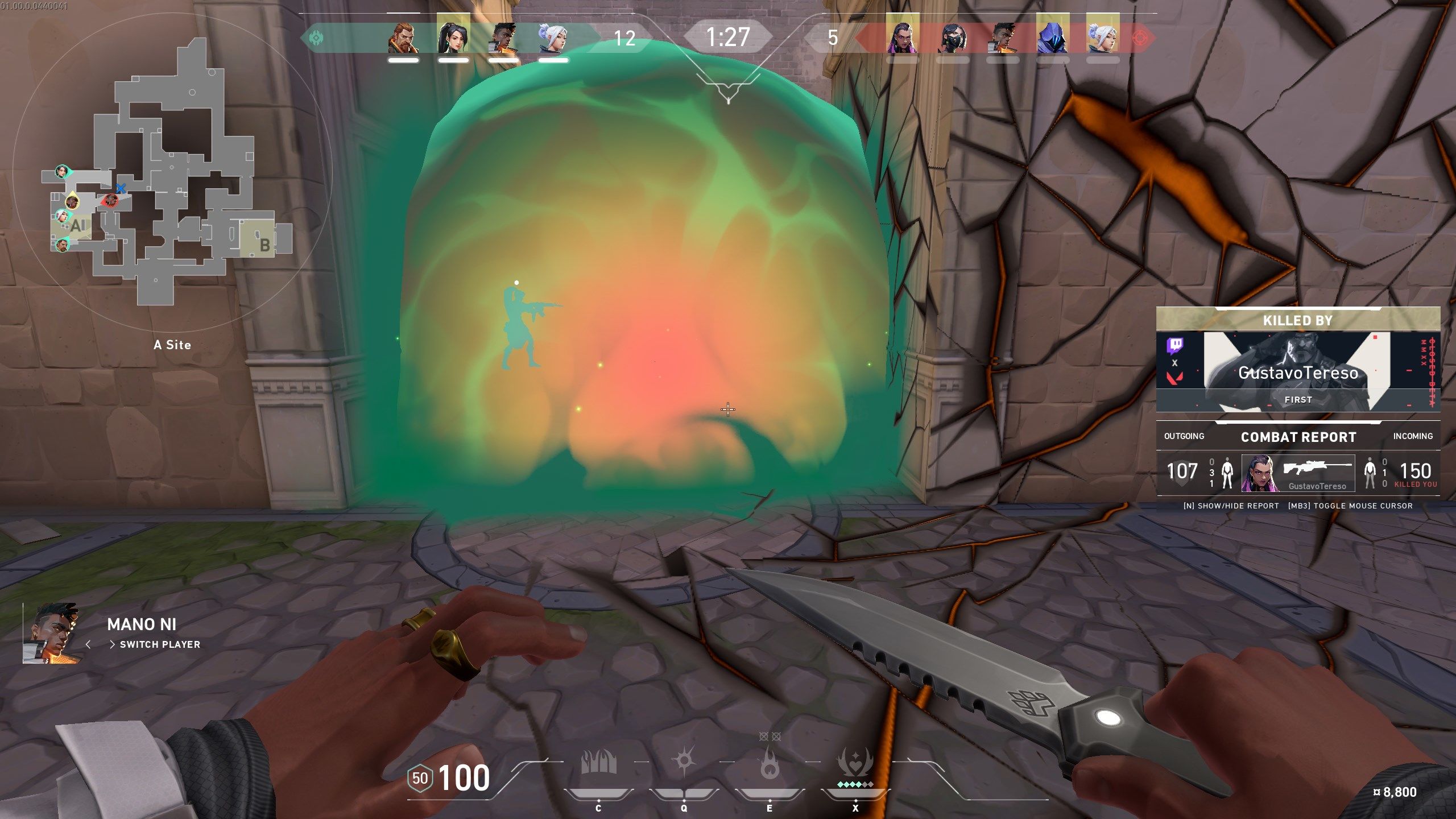Activate the Curveball flash ability icon
Screen dimensions: 1456x819
[x=684, y=761]
